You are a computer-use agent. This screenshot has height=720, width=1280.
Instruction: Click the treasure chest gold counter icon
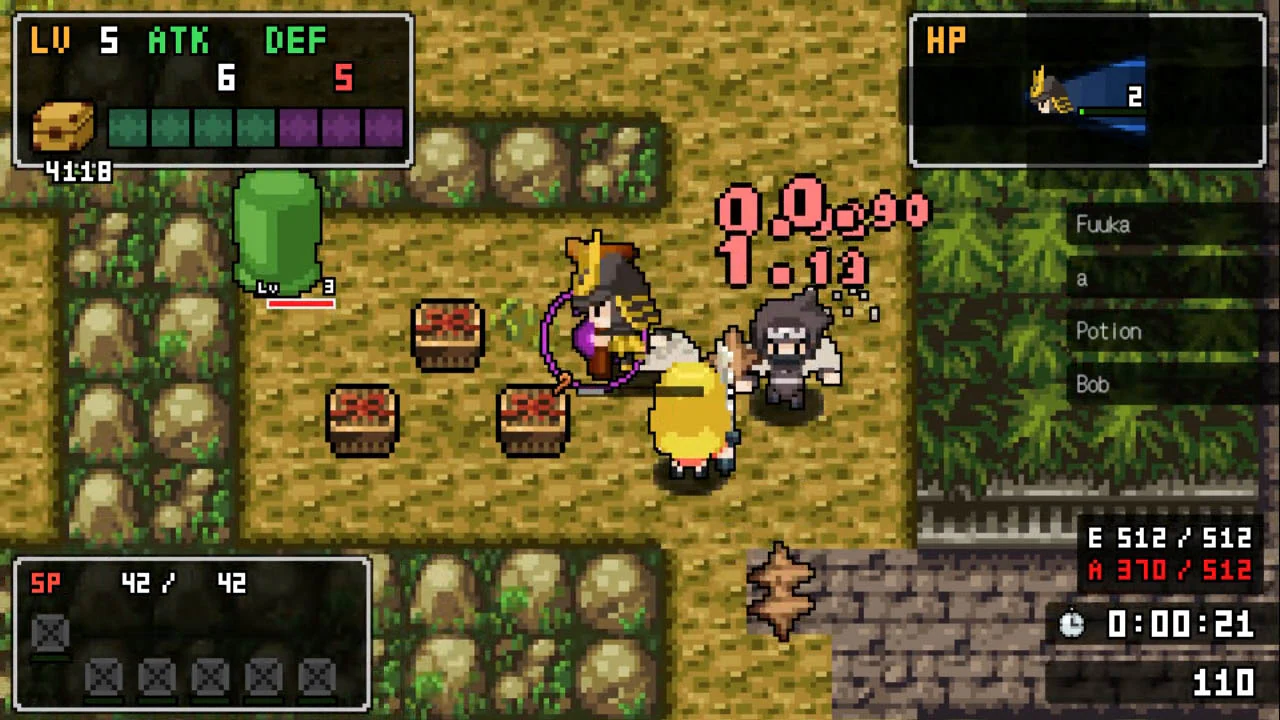pos(62,128)
